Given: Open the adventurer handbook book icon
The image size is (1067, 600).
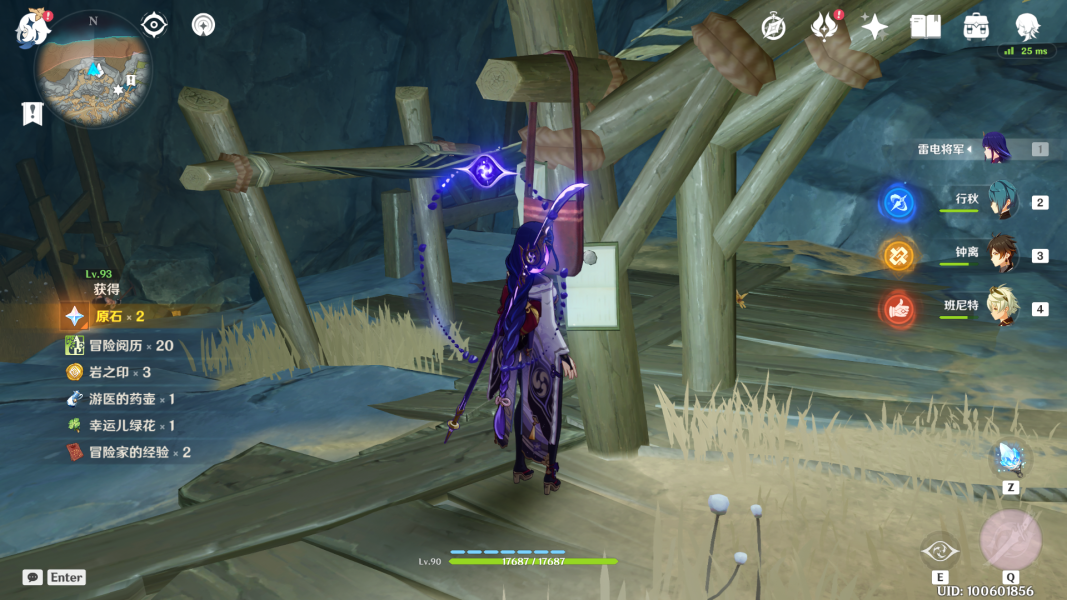Looking at the screenshot, I should point(926,27).
